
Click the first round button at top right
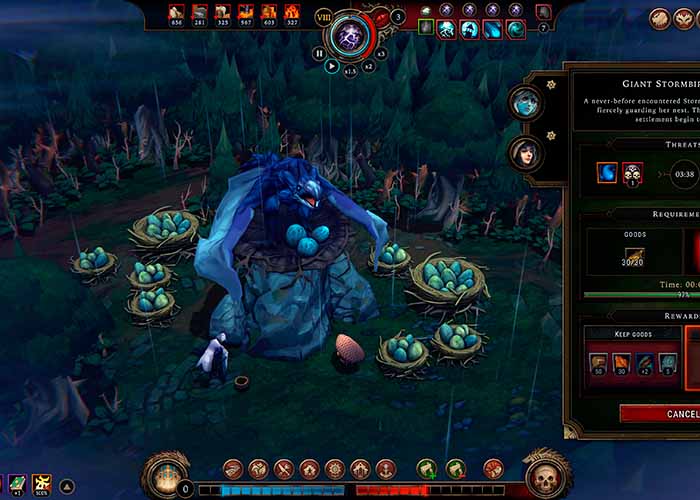coord(660,17)
